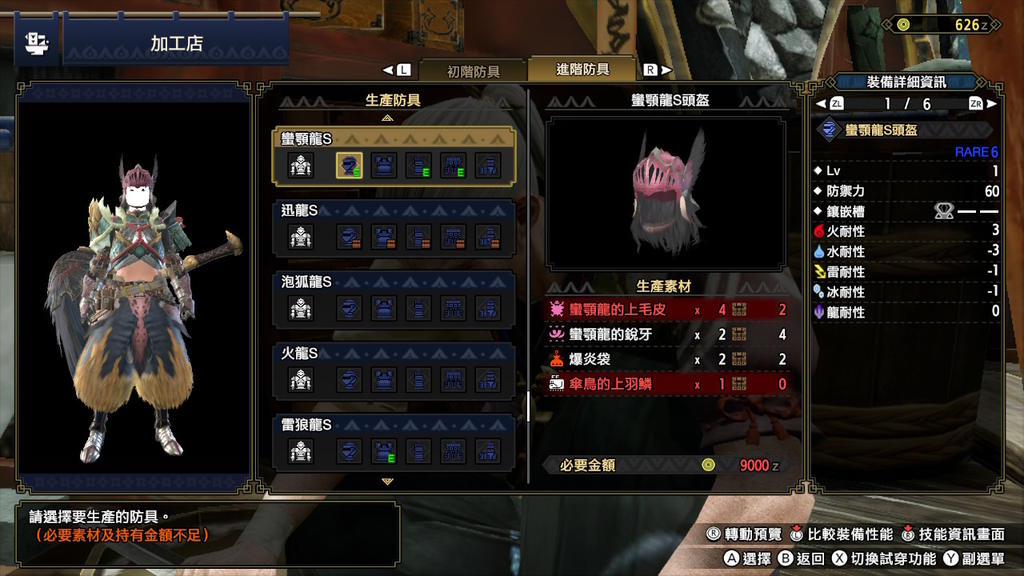Viewport: 1024px width, 576px height.
Task: Select the full-set icon in 蠻顎龍S row
Action: [x=301, y=166]
